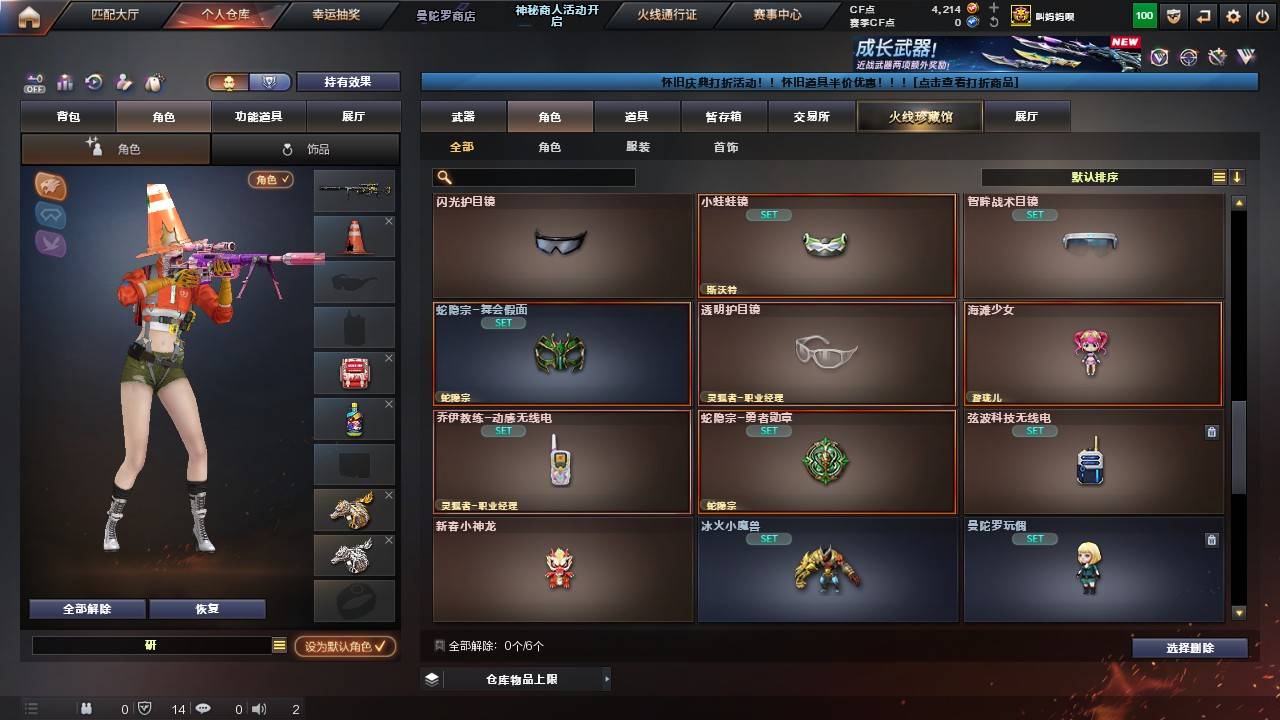This screenshot has height=720, width=1280.
Task: Click the 持有效果 button
Action: pos(347,81)
